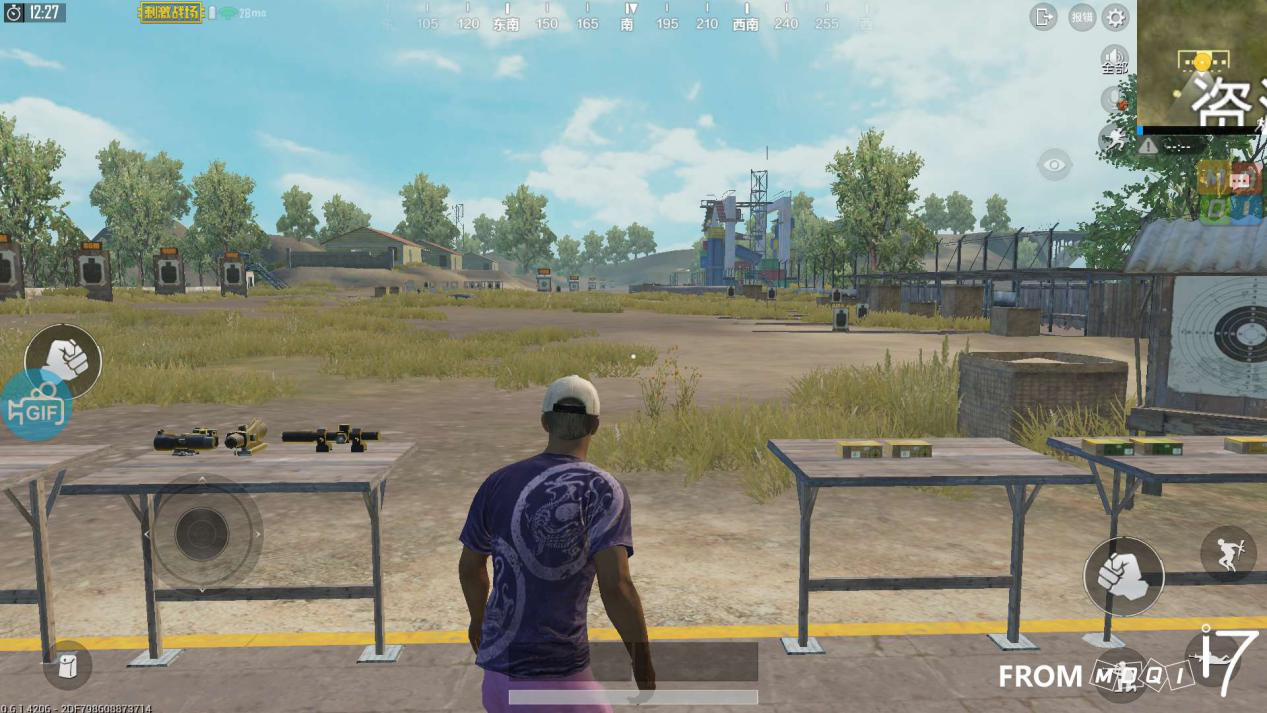Tap the virtual movement joystick center

(202, 534)
